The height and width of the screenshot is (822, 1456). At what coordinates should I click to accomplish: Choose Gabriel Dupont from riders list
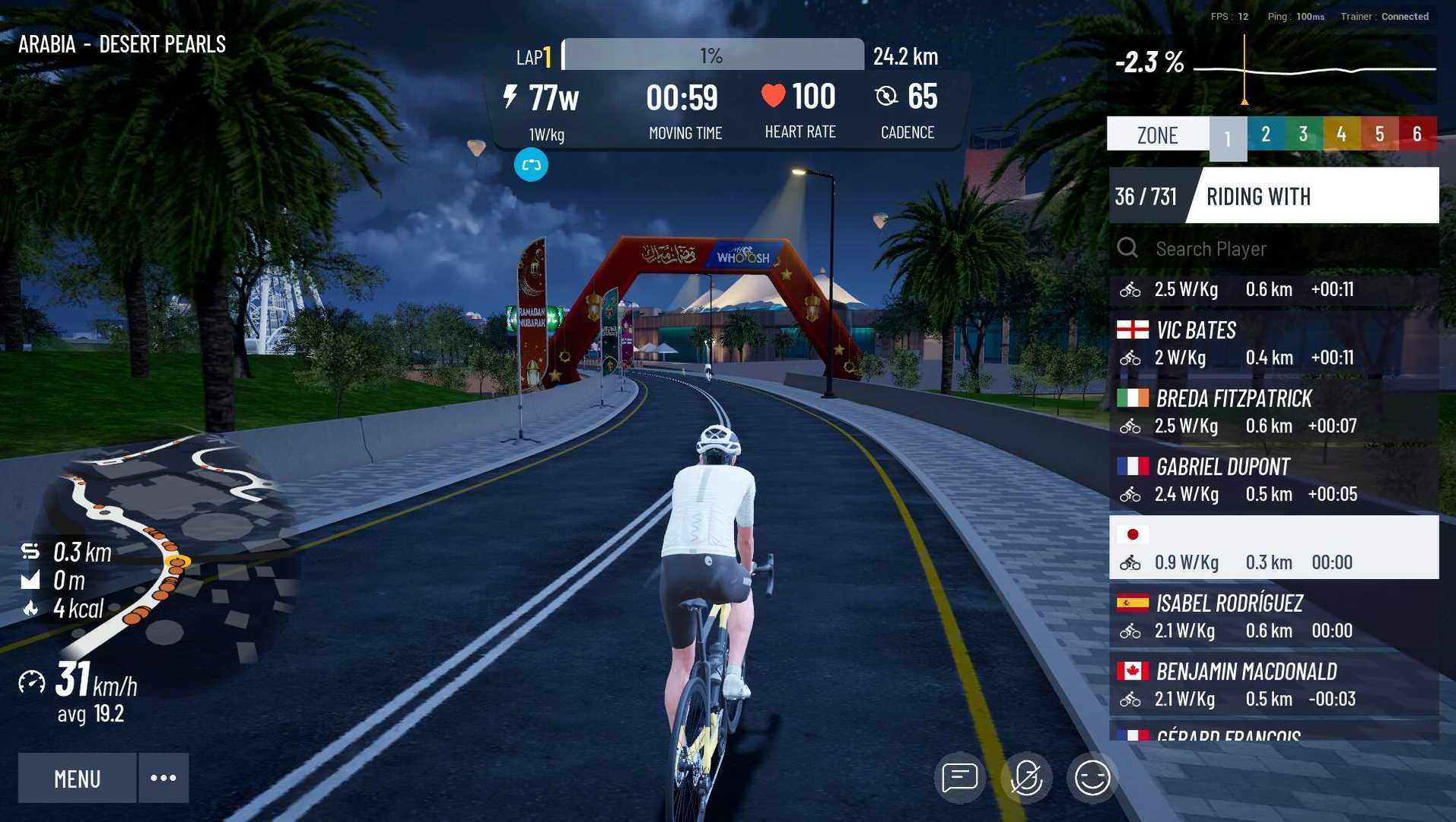coord(1273,480)
